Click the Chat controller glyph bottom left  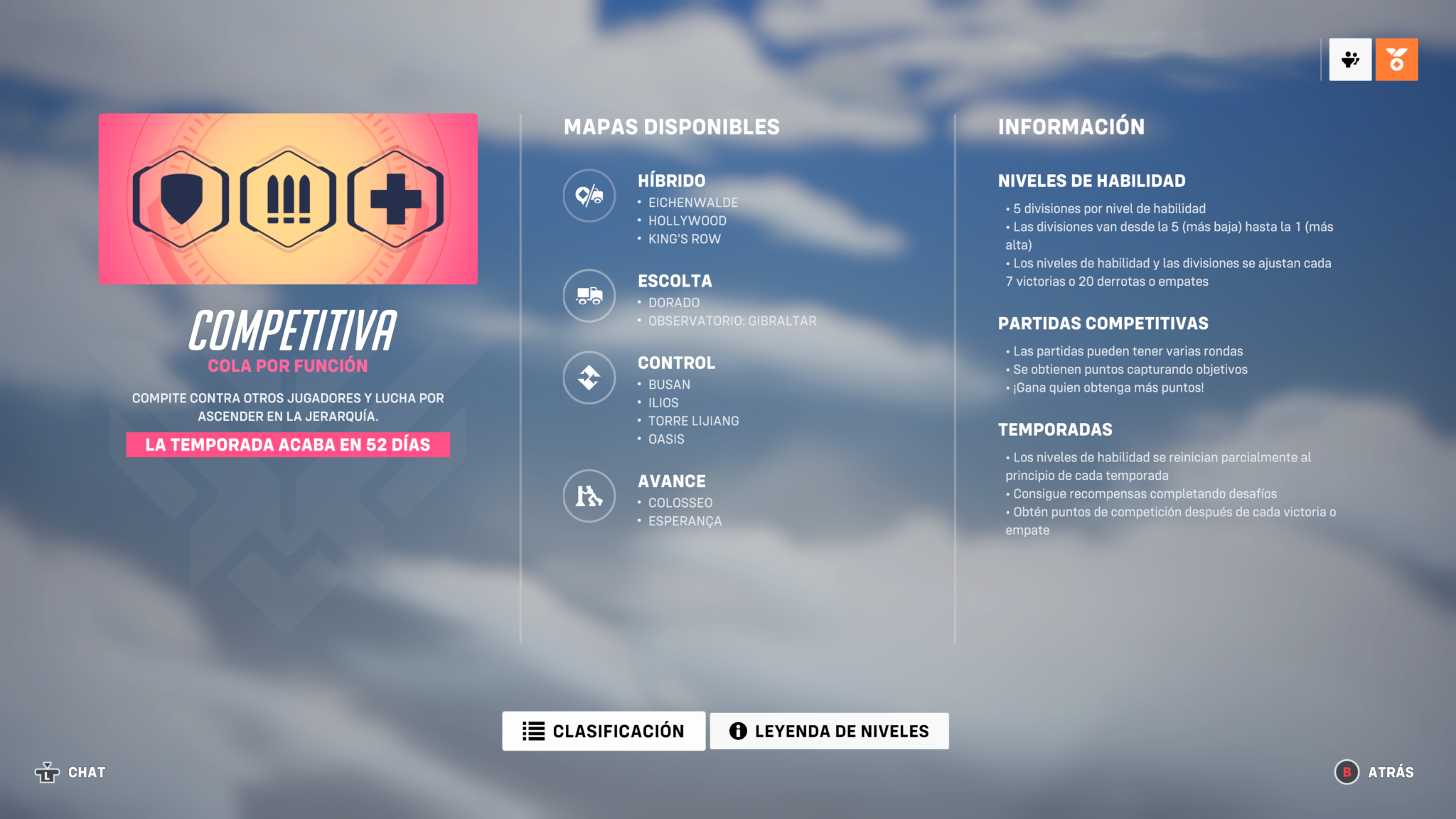pyautogui.click(x=47, y=772)
